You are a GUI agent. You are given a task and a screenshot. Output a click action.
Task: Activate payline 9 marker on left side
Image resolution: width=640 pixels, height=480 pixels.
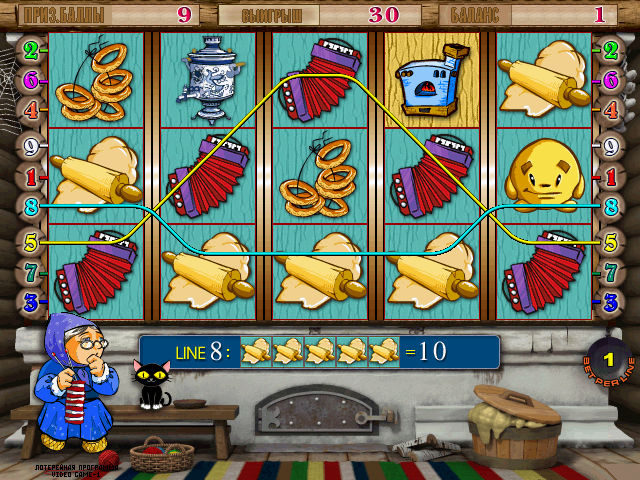(x=31, y=145)
